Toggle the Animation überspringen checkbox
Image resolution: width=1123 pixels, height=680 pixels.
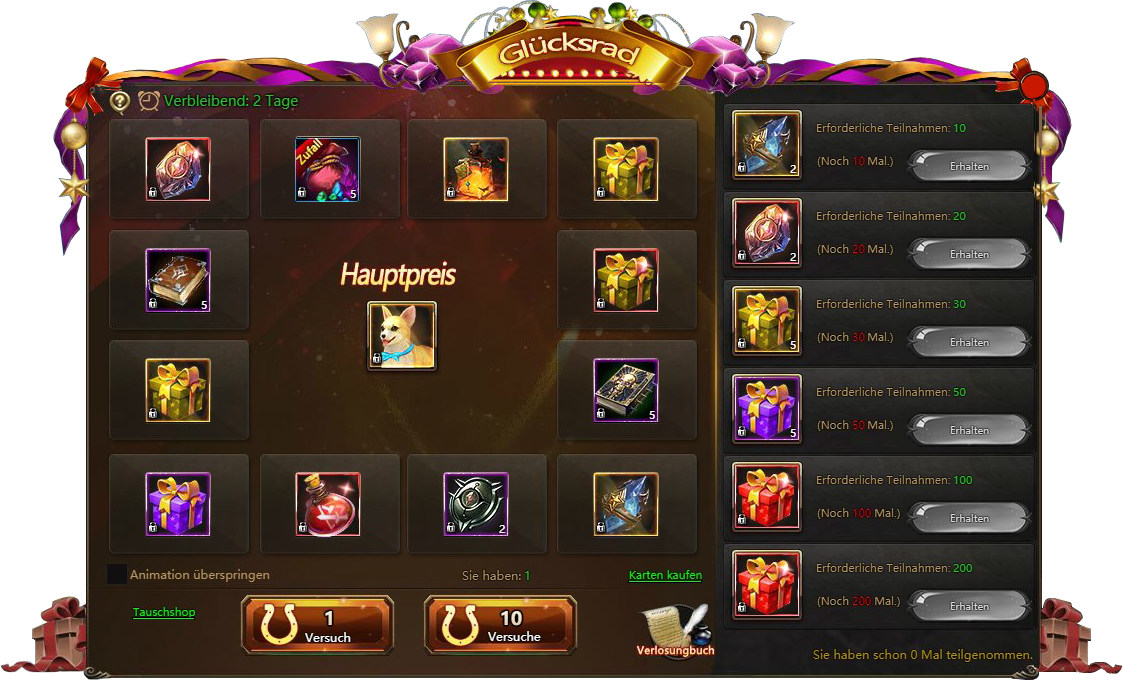[117, 574]
